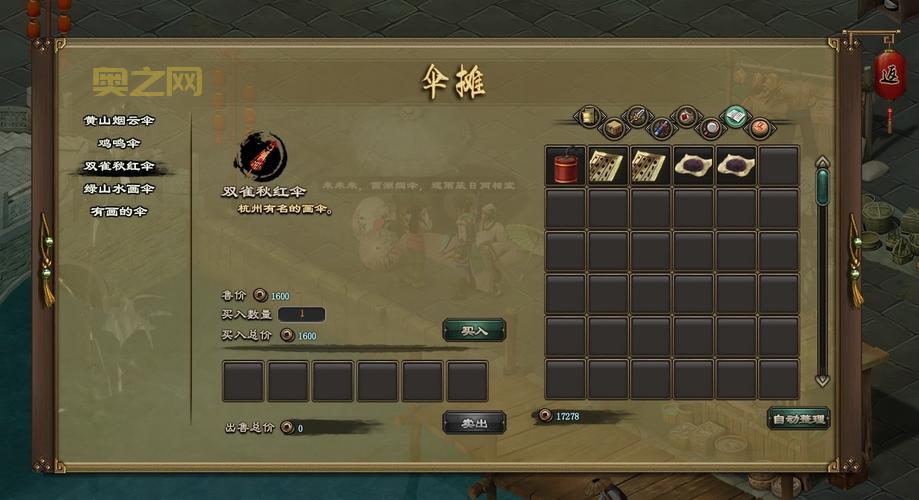Viewport: 919px width, 500px height.
Task: Select the open book category tab
Action: pos(736,116)
